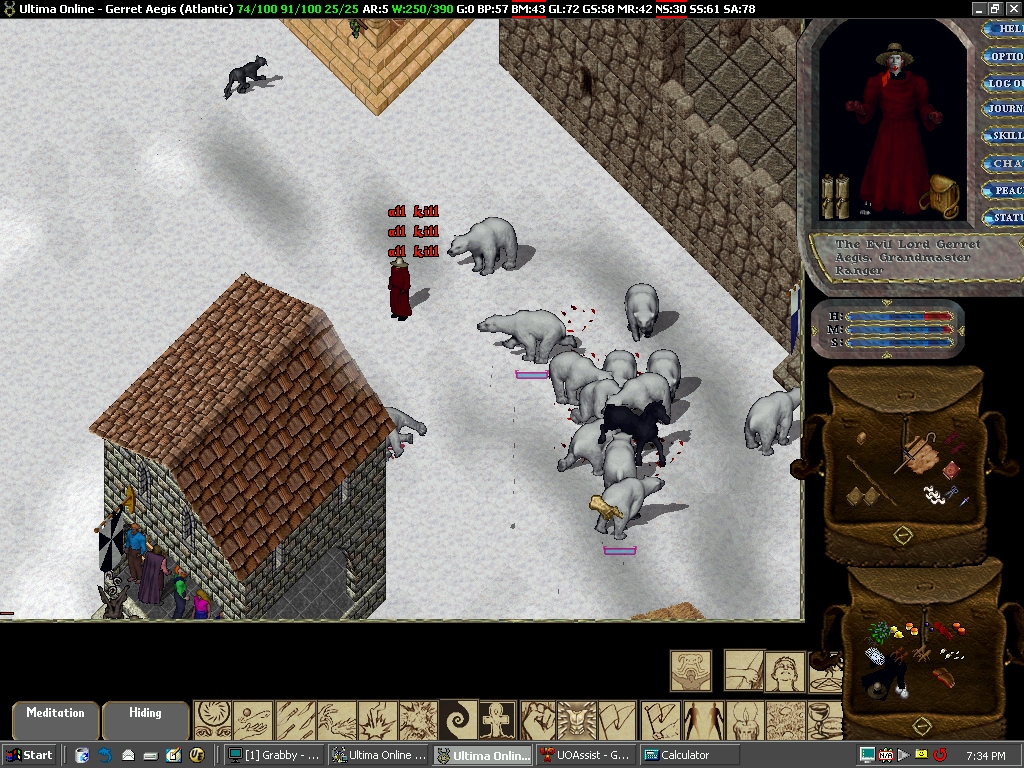Screen dimensions: 1024x768
Task: Open the UOAssist taskbar window
Action: 585,755
